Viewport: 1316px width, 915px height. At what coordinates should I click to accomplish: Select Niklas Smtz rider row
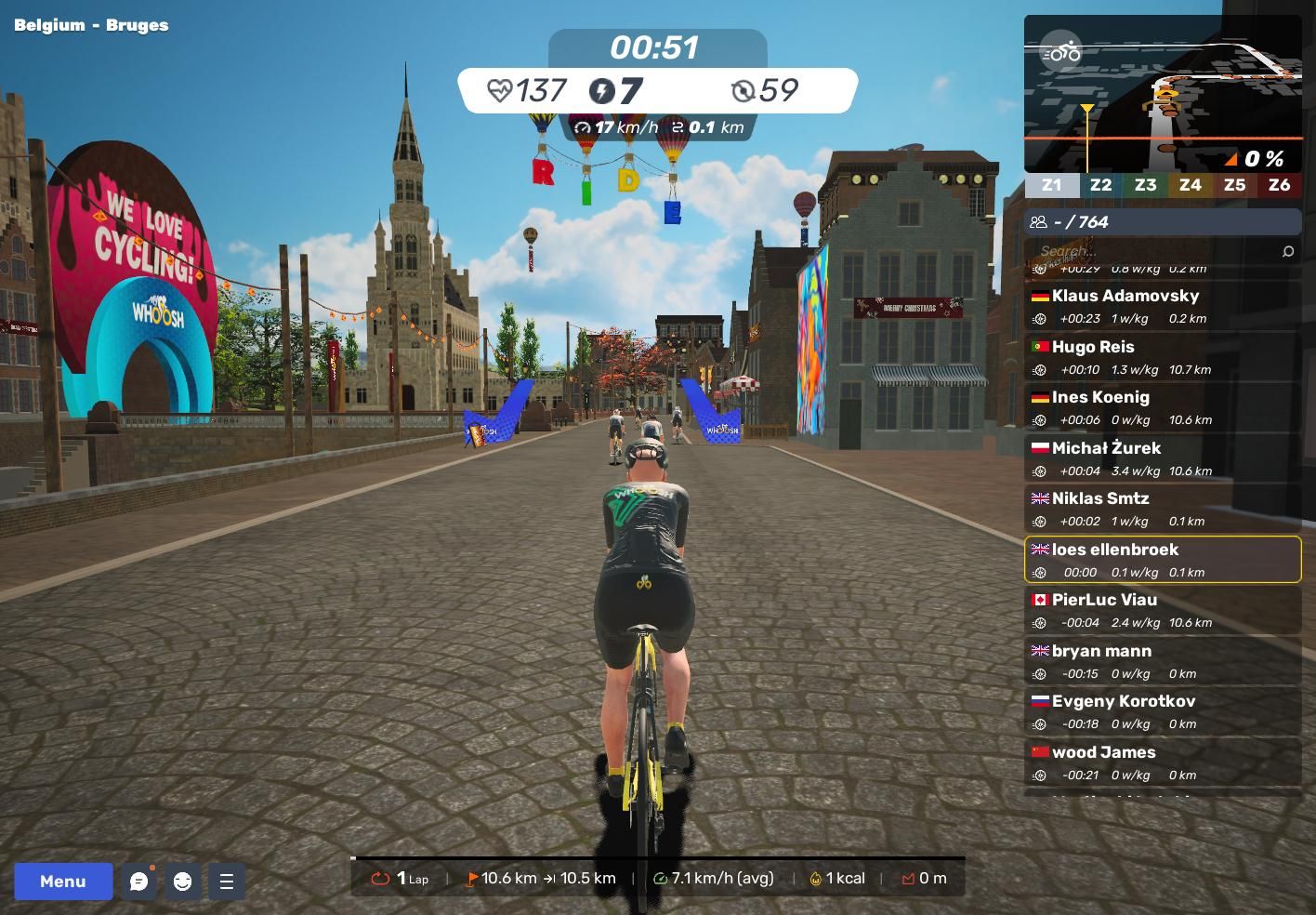coord(1162,509)
